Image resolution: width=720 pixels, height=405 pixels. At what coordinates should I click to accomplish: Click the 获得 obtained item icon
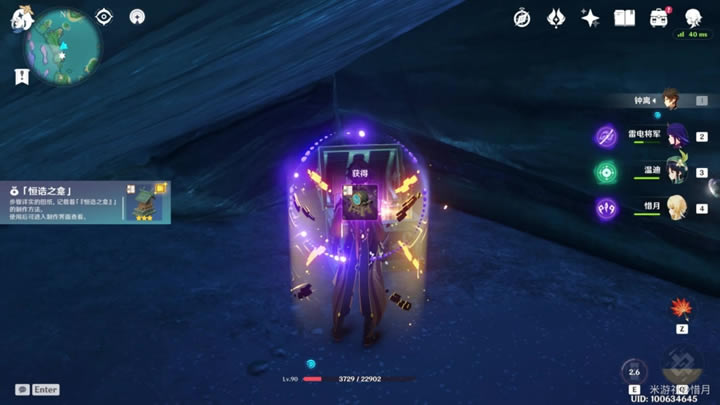(x=360, y=198)
